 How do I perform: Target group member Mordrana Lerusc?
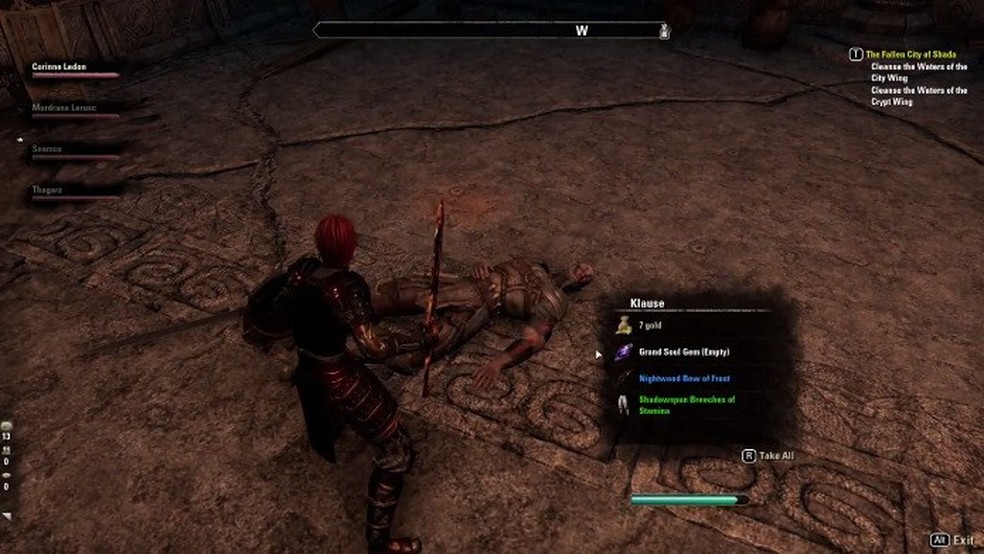[x=66, y=108]
